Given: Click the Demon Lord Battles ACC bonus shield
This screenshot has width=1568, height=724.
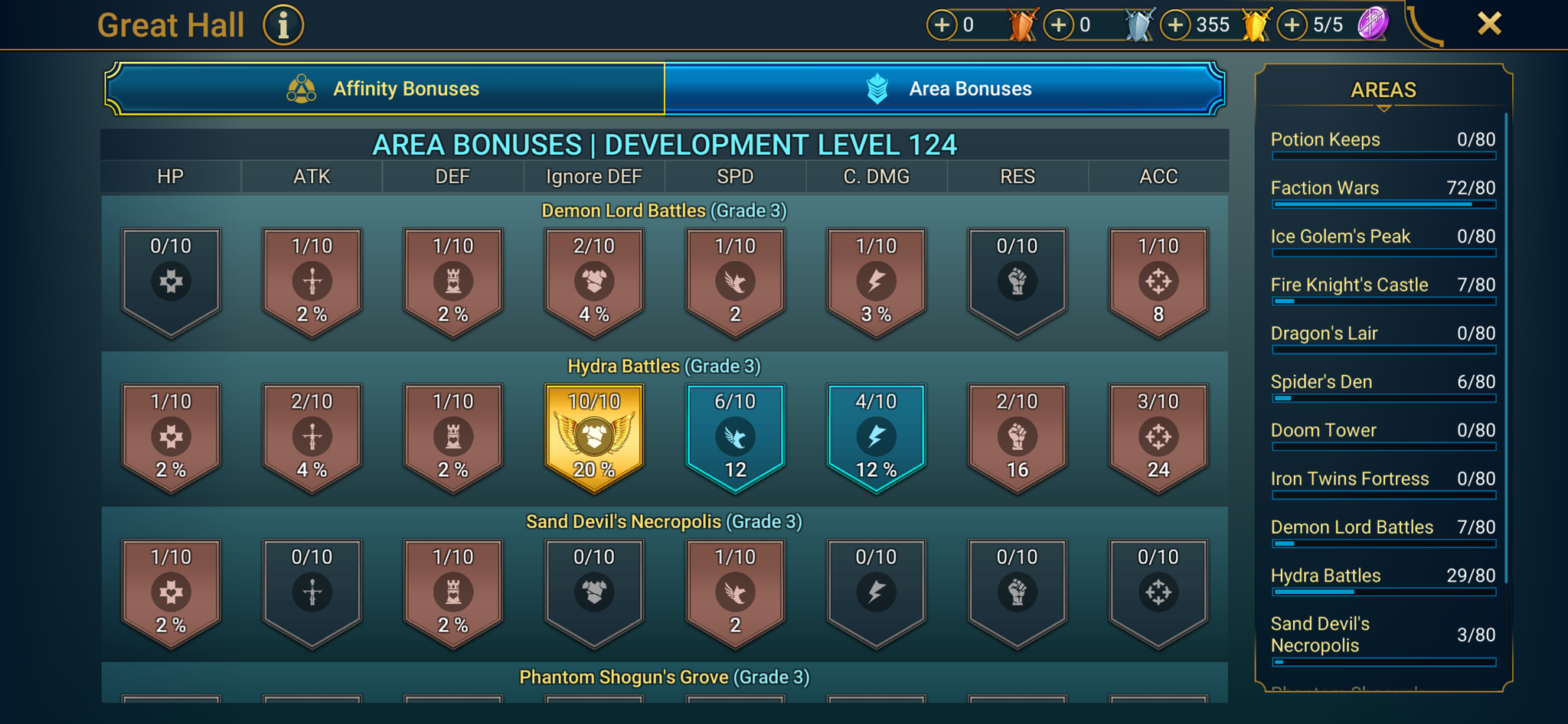Looking at the screenshot, I should [x=1158, y=281].
